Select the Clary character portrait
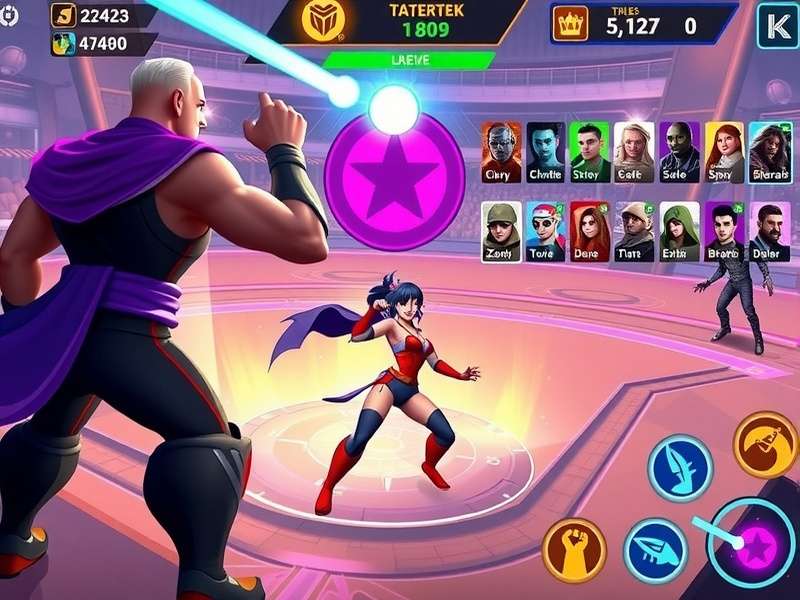The height and width of the screenshot is (600, 800). tap(500, 152)
